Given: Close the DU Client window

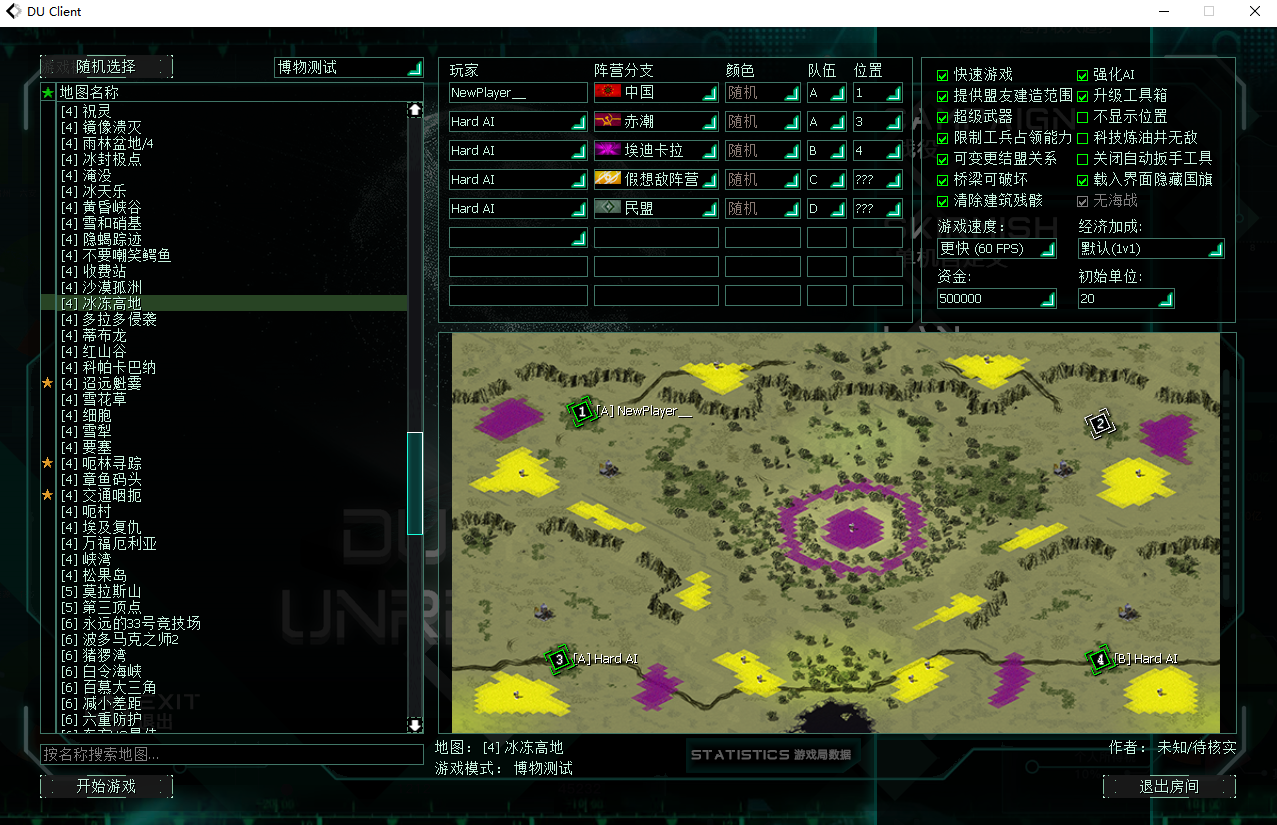Looking at the screenshot, I should coord(1254,12).
